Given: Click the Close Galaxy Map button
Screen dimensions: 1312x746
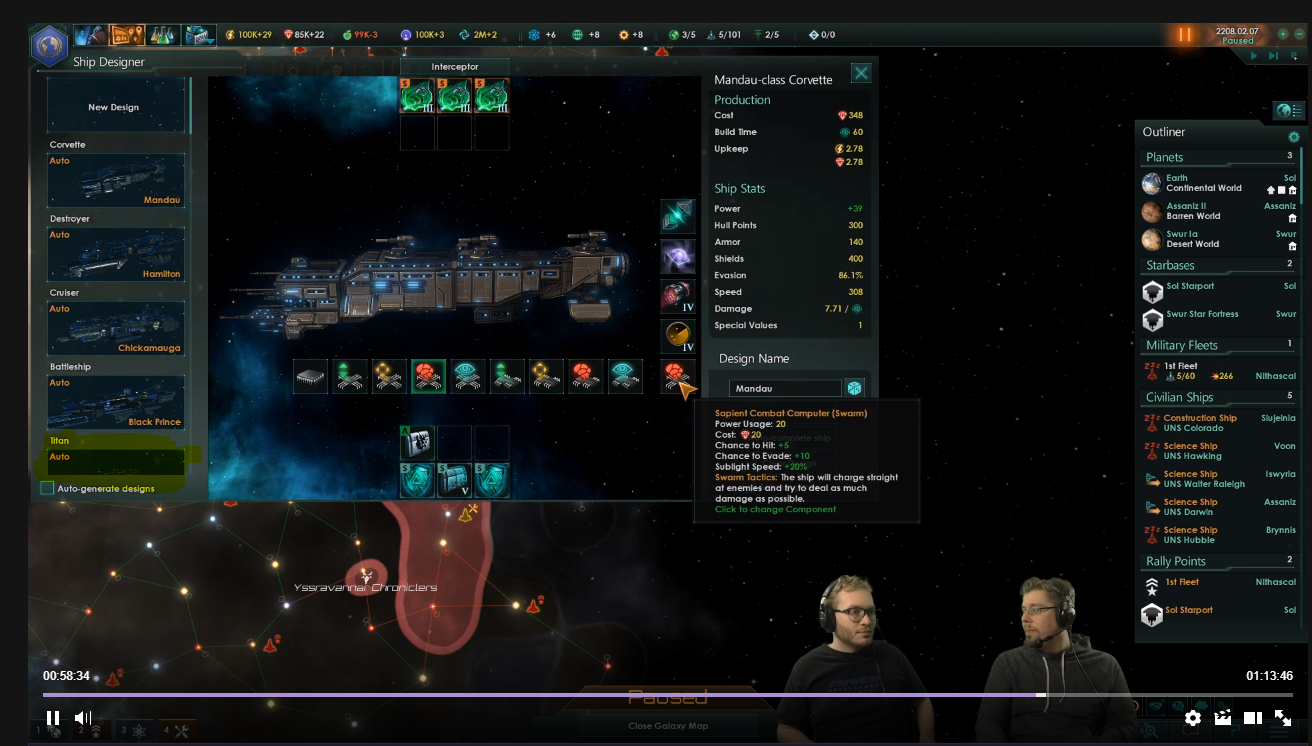Looking at the screenshot, I should [x=667, y=724].
